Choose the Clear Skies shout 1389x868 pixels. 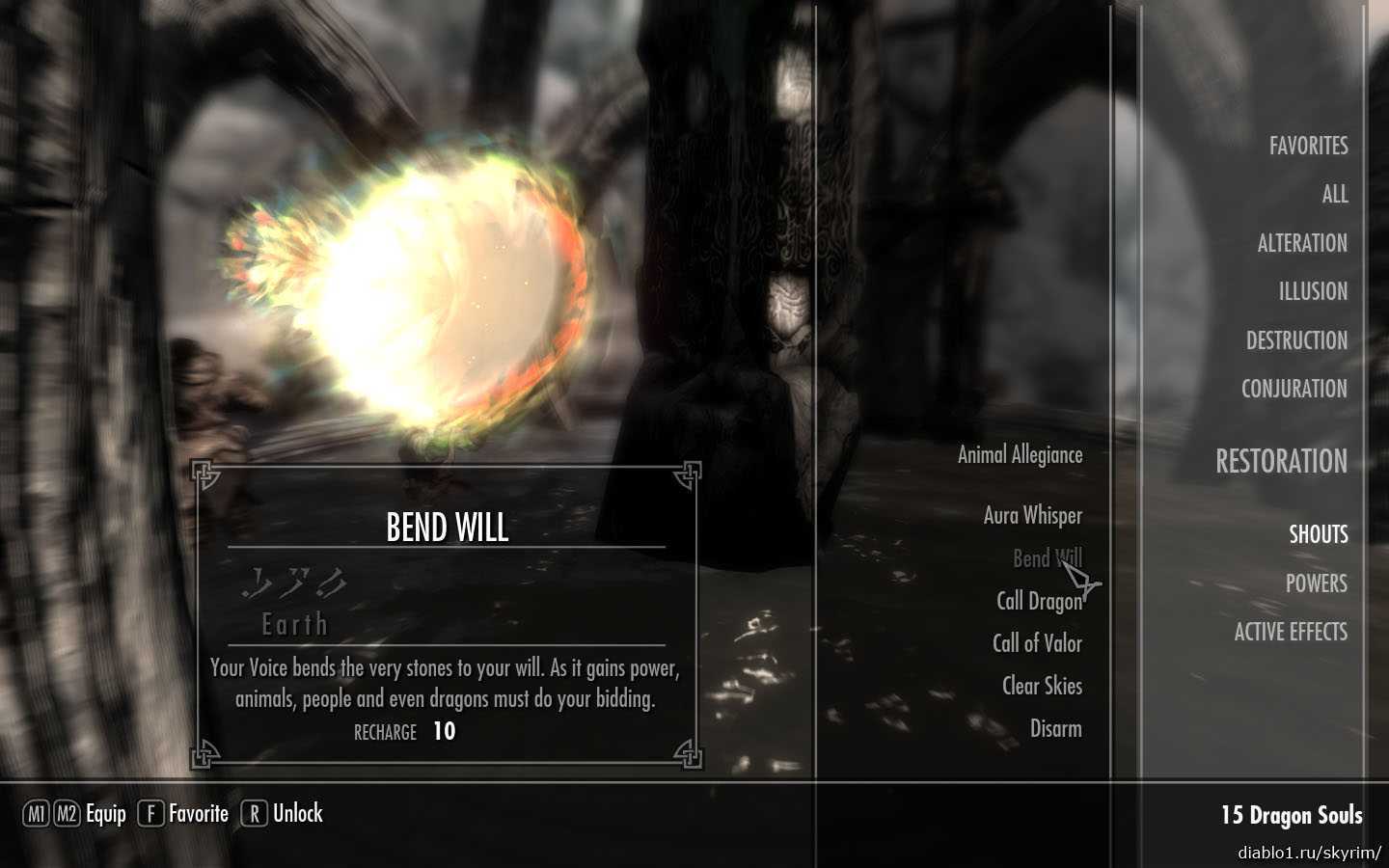(1041, 686)
